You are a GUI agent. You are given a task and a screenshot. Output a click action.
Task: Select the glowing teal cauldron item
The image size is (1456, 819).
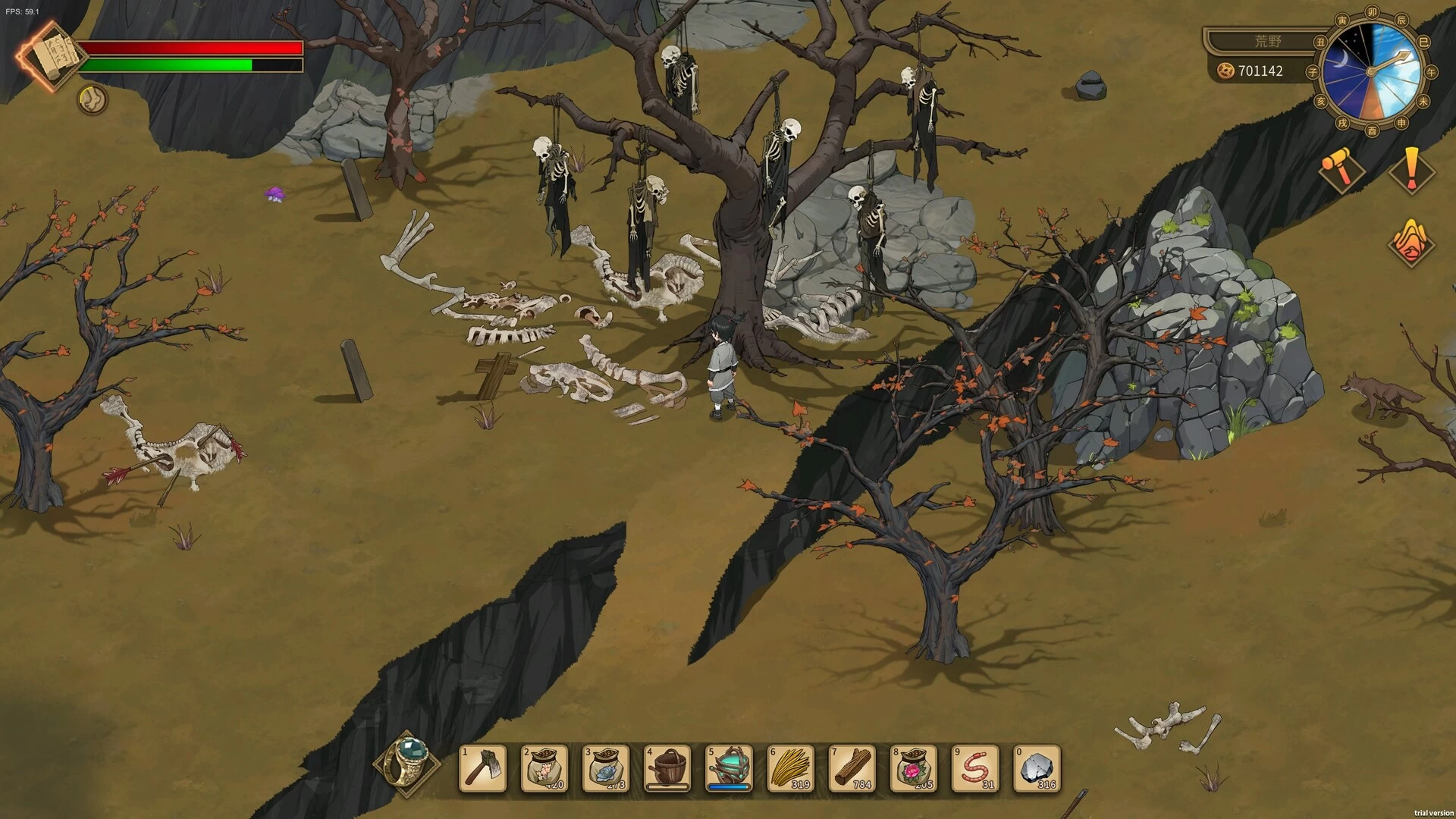[x=729, y=769]
